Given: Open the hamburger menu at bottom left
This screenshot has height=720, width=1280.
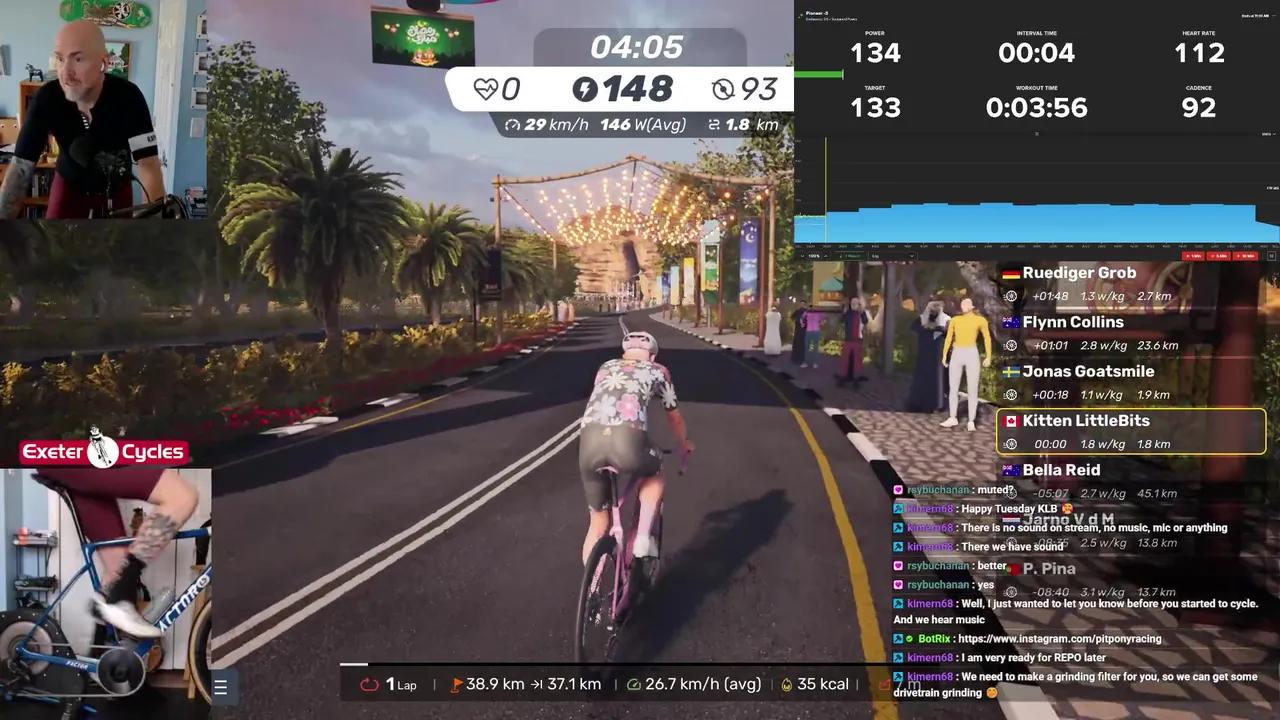Looking at the screenshot, I should pos(220,686).
